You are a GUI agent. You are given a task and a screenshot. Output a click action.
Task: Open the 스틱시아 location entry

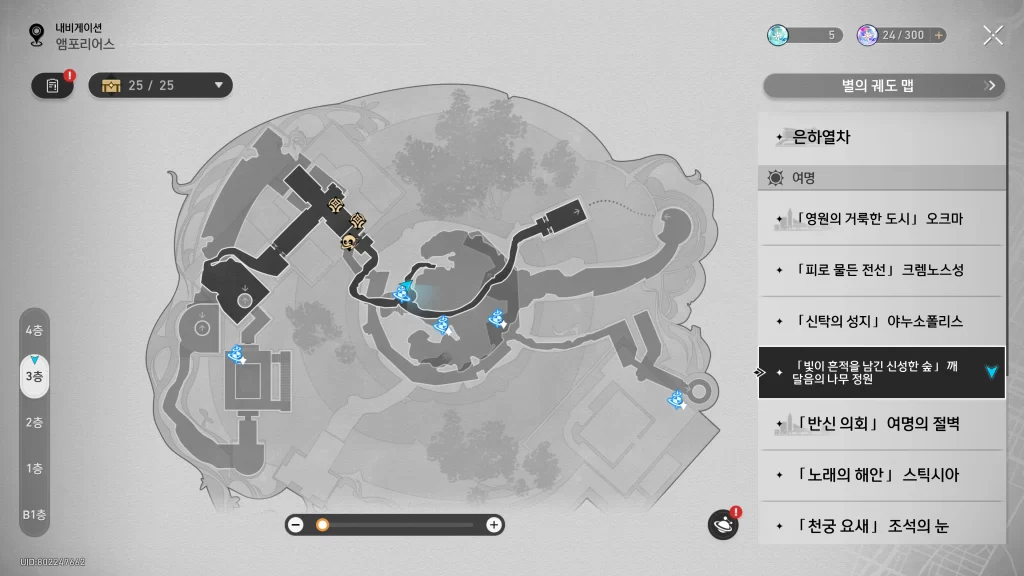click(880, 475)
